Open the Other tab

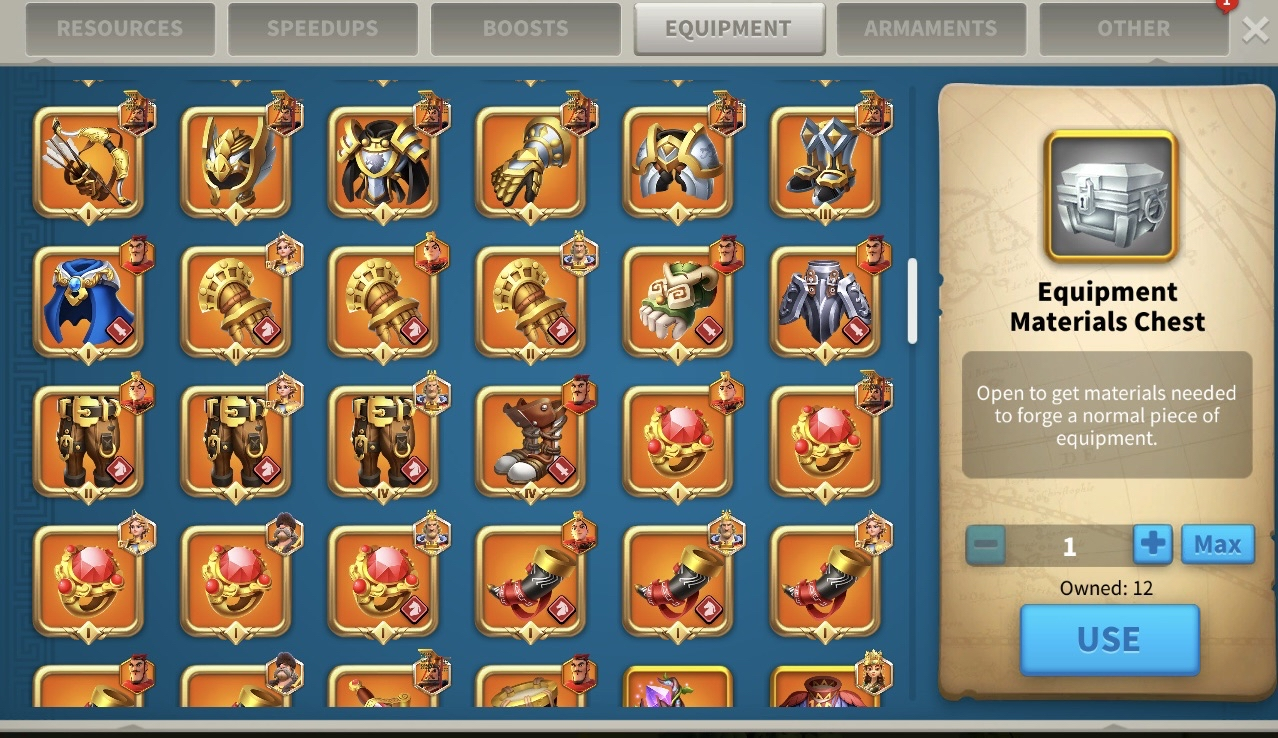(x=1134, y=29)
